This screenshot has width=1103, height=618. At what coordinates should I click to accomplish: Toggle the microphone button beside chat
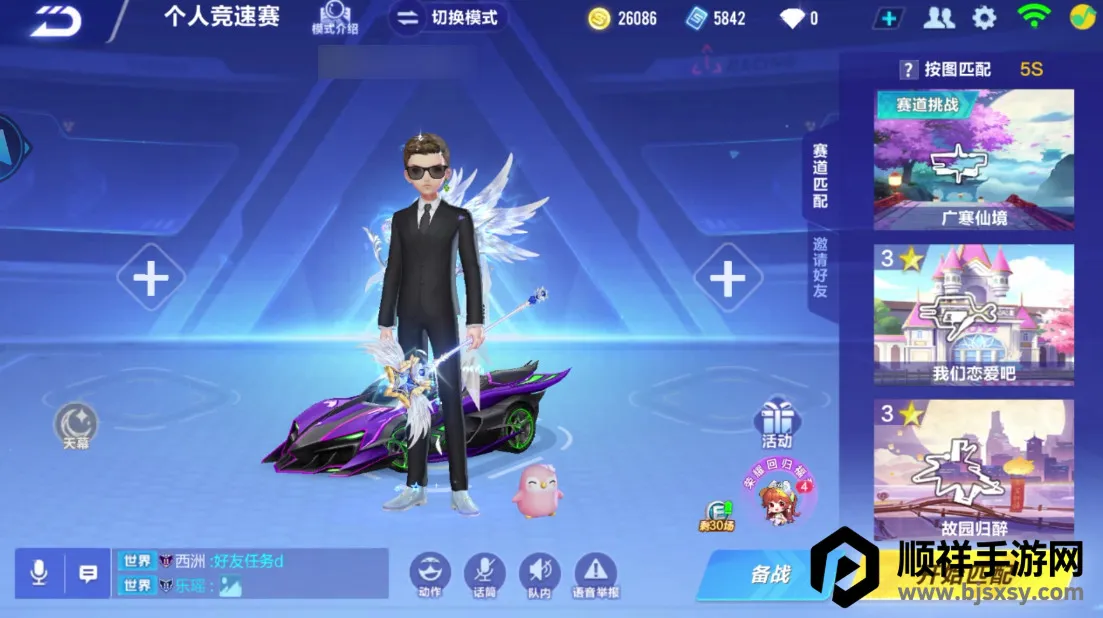click(39, 573)
